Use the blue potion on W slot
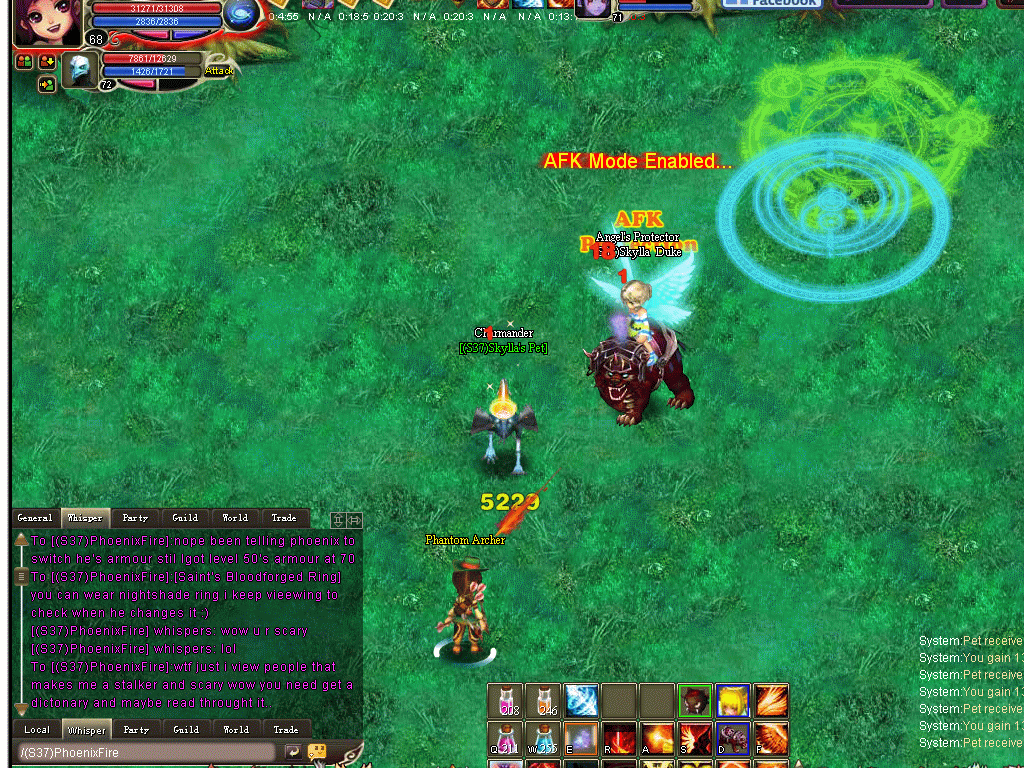Viewport: 1024px width, 768px height. (543, 739)
